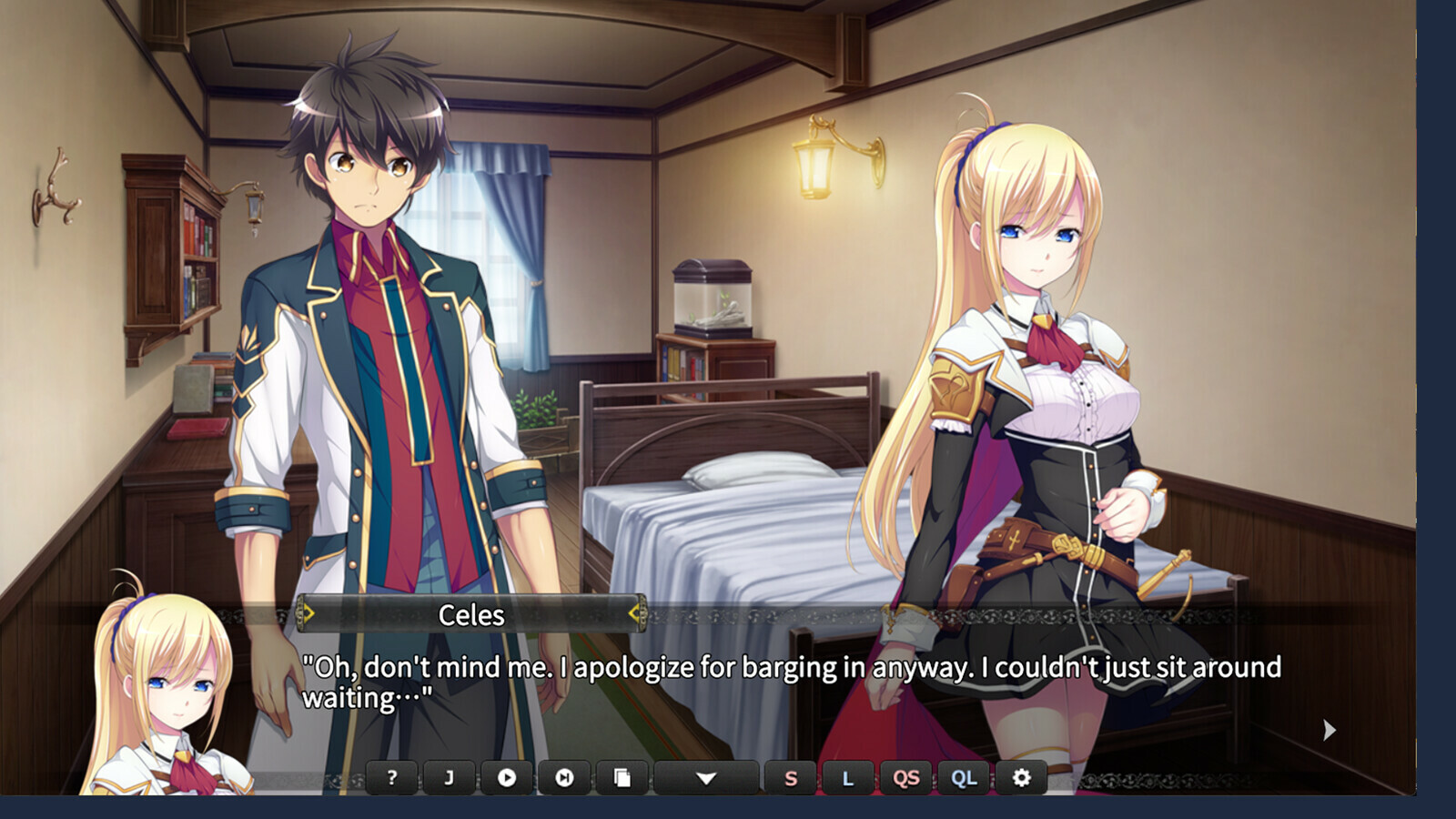Advance dialogue with the right-edge arrow
This screenshot has width=1456, height=819.
pos(1330,730)
